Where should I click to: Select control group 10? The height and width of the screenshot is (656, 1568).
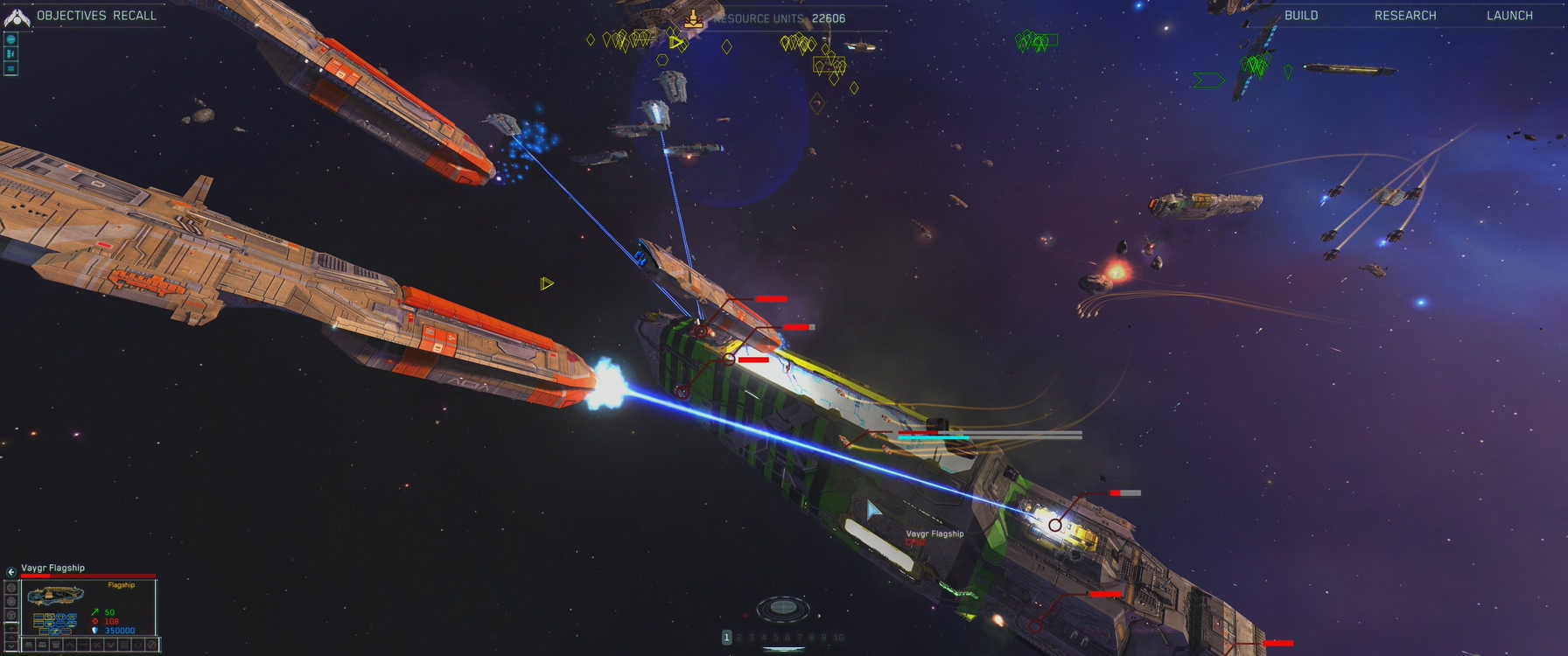(x=838, y=638)
